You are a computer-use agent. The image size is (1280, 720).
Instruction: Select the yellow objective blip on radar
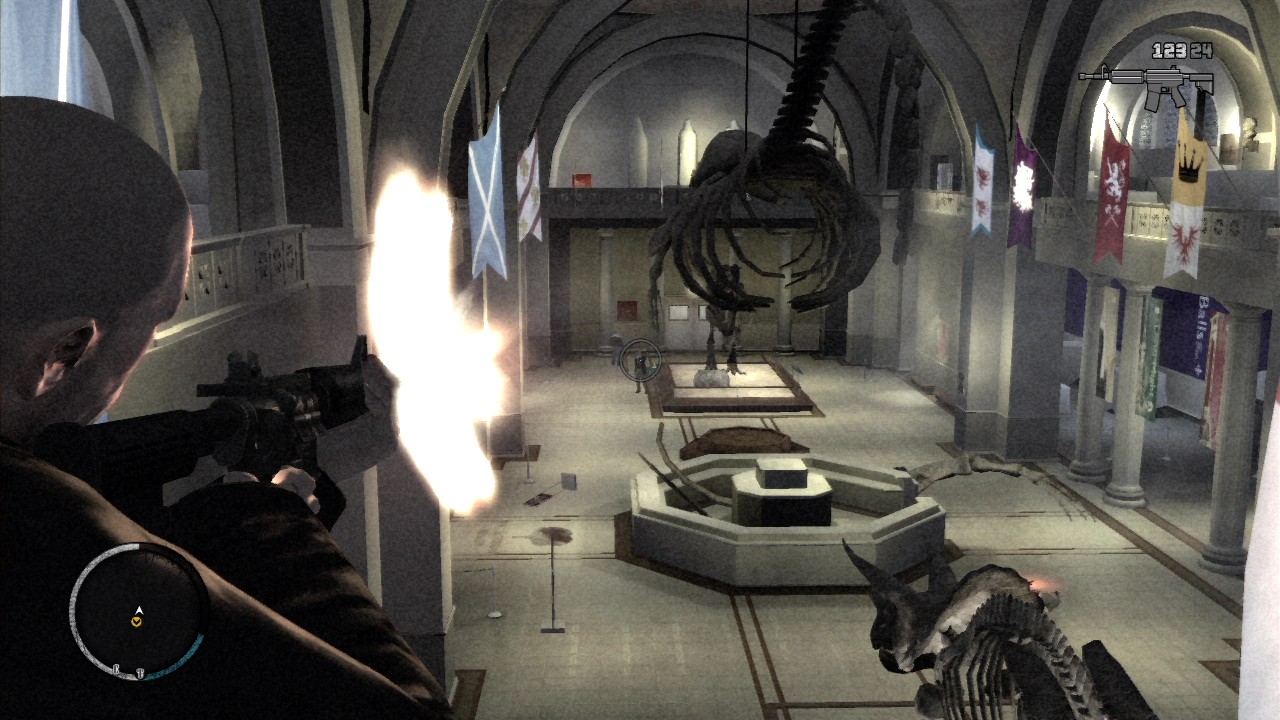137,622
